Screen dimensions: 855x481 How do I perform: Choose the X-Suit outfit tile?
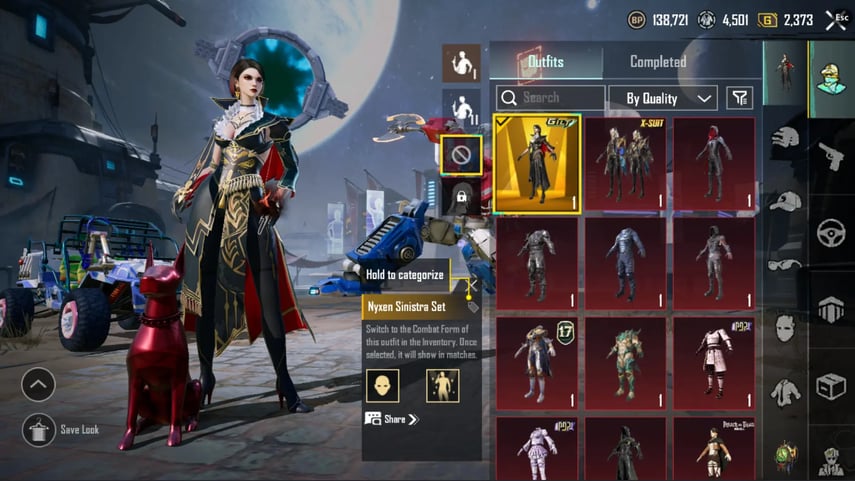625,164
